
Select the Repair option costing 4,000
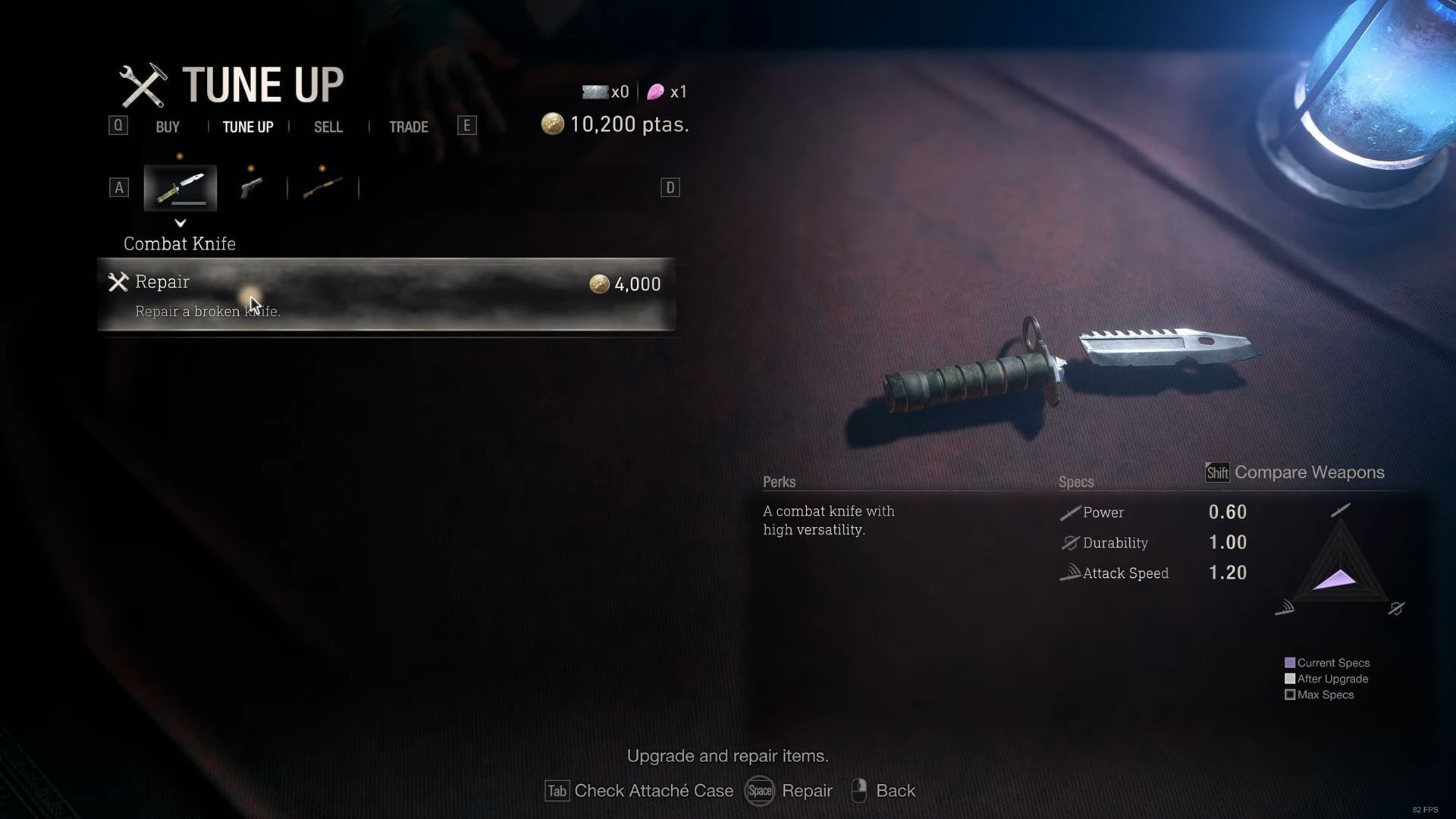[388, 294]
